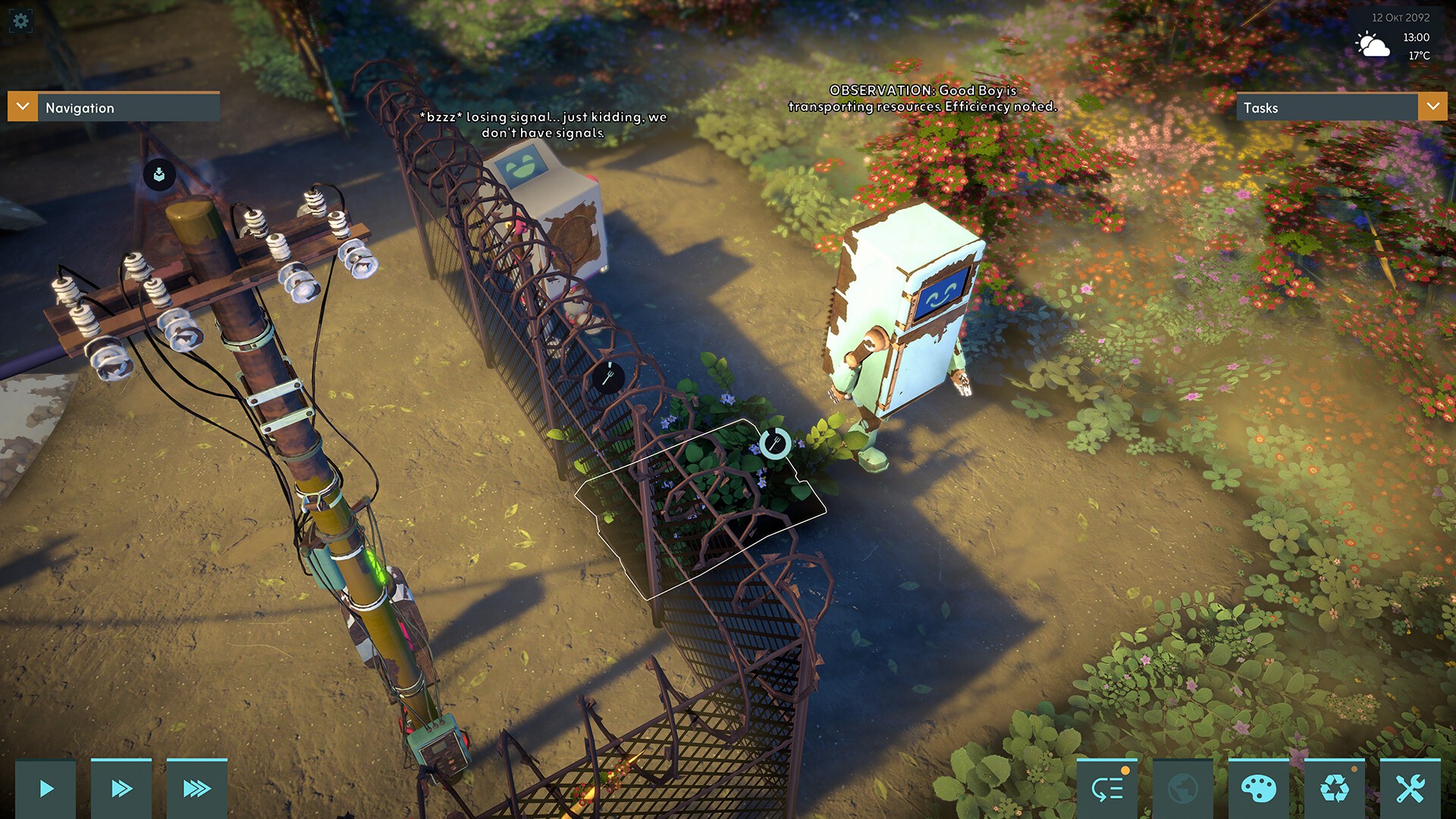The width and height of the screenshot is (1456, 819).
Task: Set game to normal play speed
Action: 45,789
